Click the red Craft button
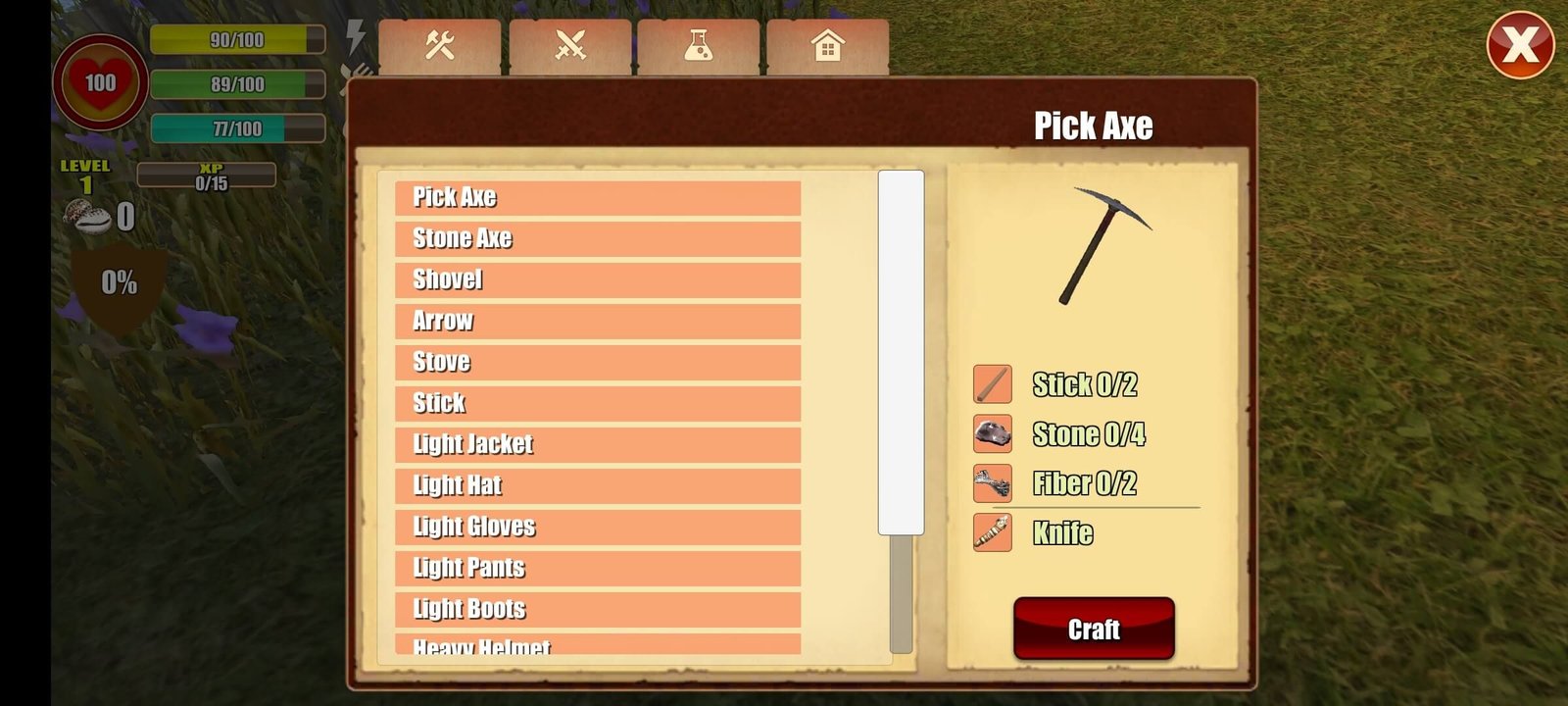Image resolution: width=1568 pixels, height=706 pixels. [1094, 629]
